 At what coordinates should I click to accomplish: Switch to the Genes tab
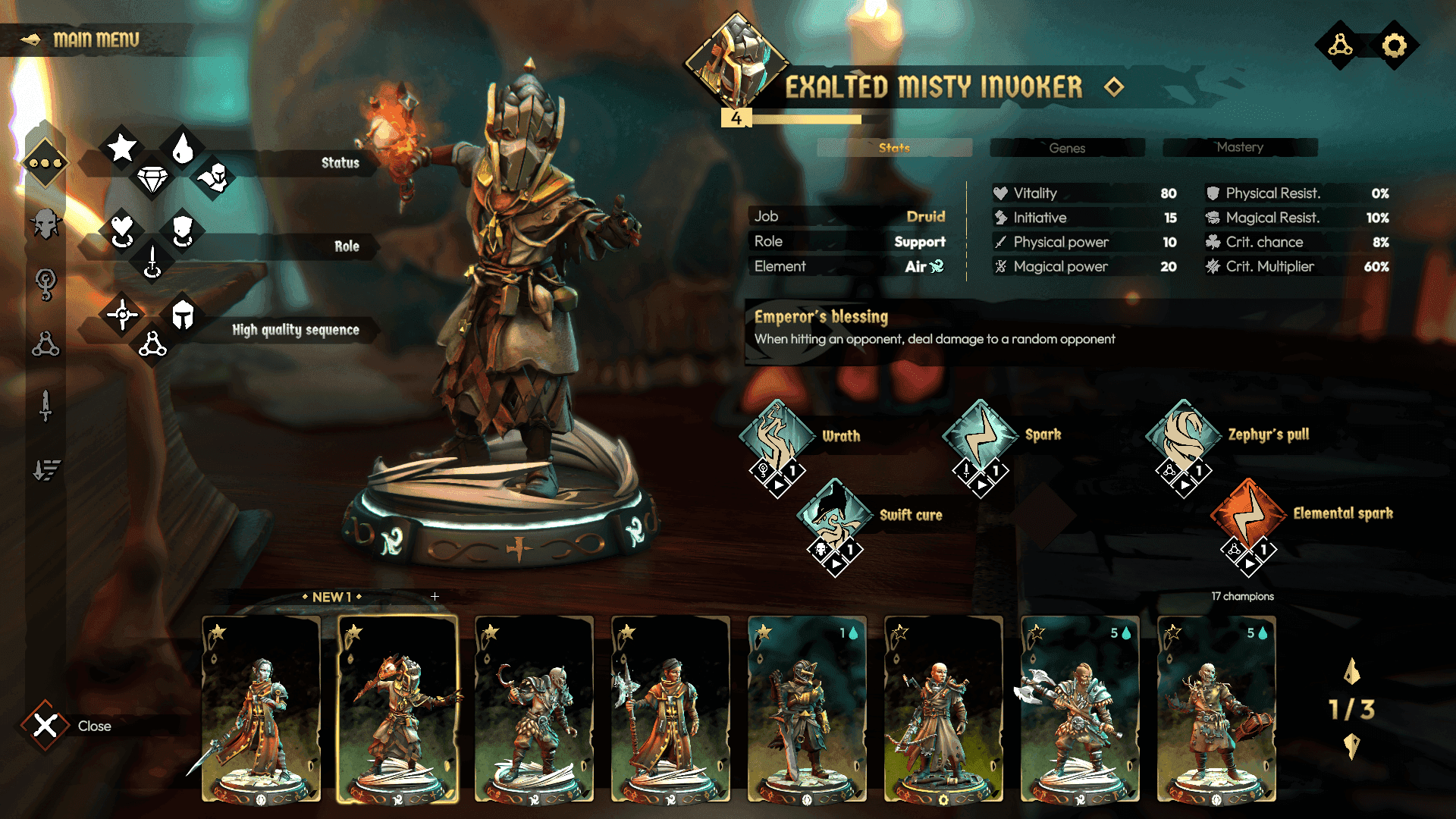[x=1066, y=148]
